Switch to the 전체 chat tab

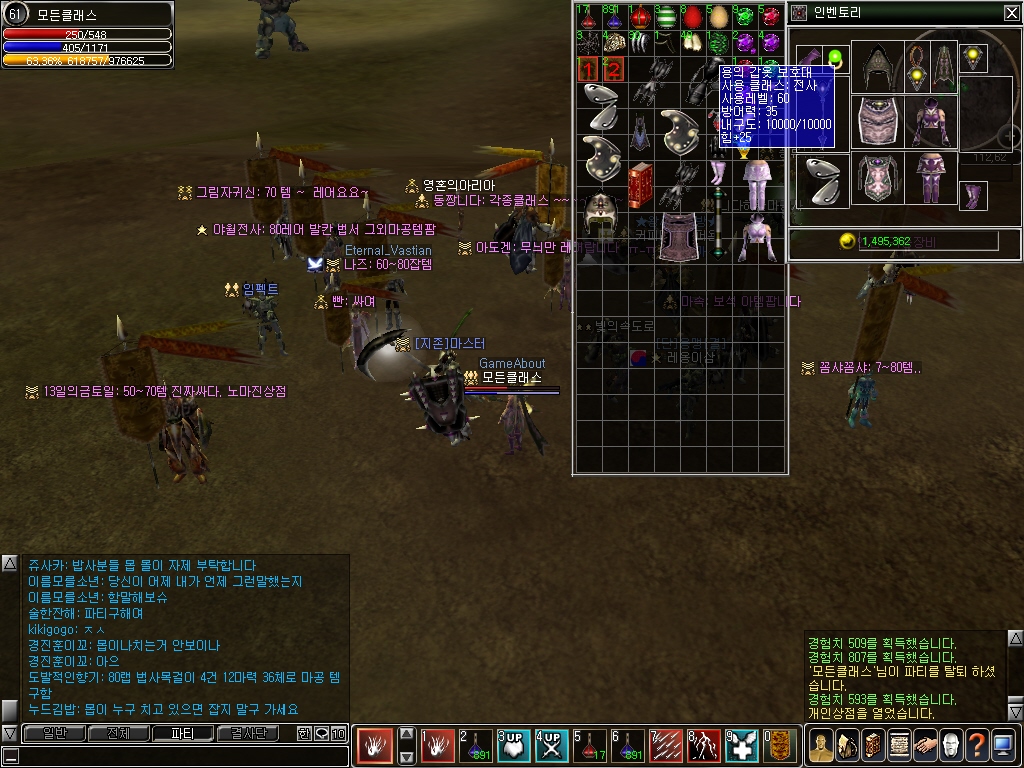pos(118,733)
